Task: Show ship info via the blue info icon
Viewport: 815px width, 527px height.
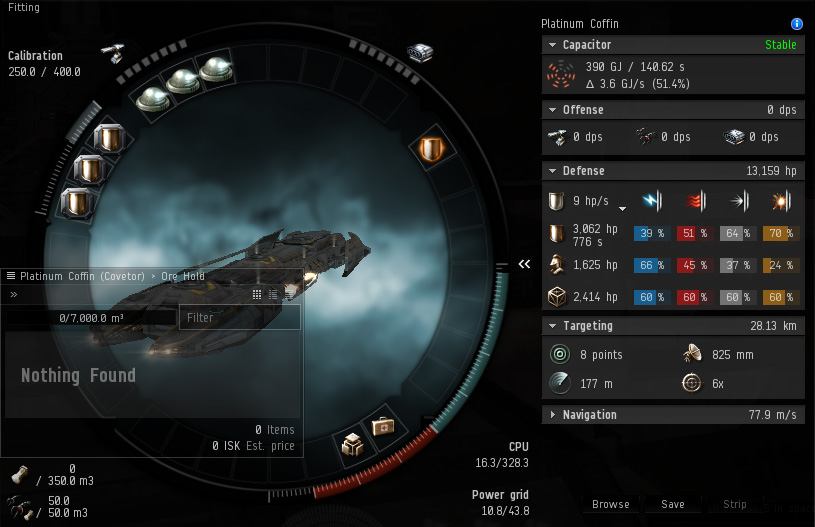Action: pyautogui.click(x=797, y=23)
